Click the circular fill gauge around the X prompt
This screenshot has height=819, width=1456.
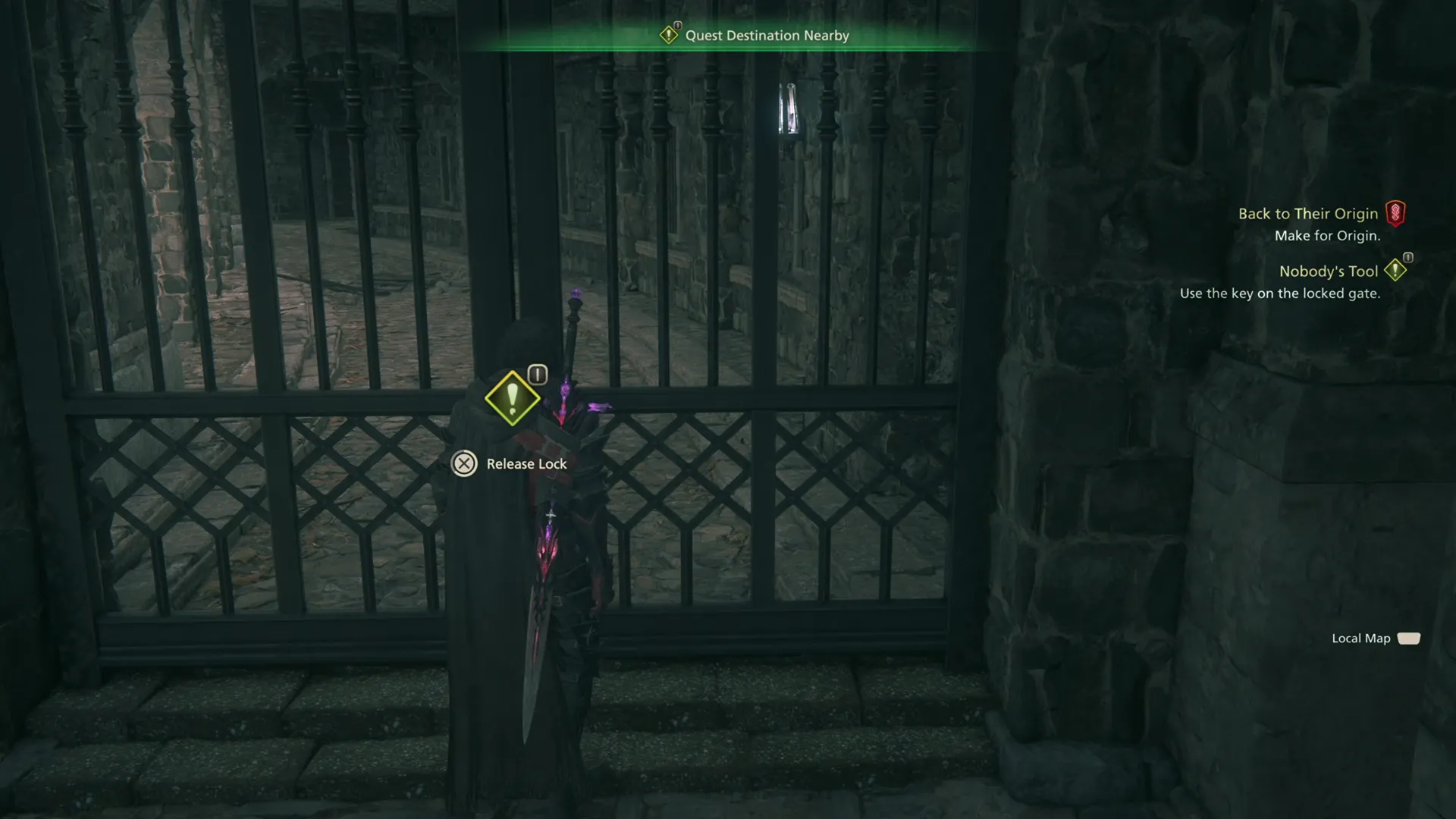(x=466, y=463)
